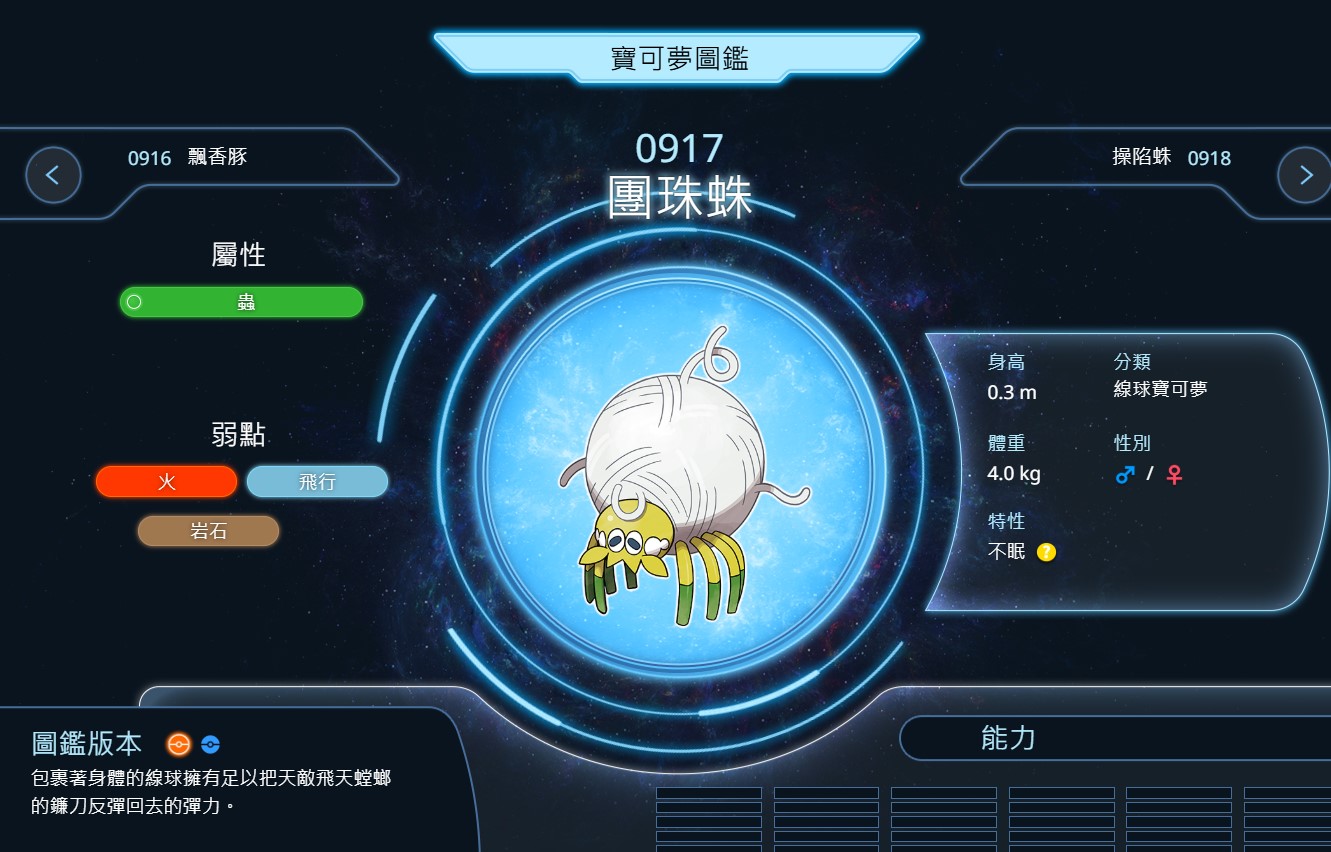Go to next Pokémon with right arrow
Viewport: 1331px width, 852px height.
[x=1304, y=175]
